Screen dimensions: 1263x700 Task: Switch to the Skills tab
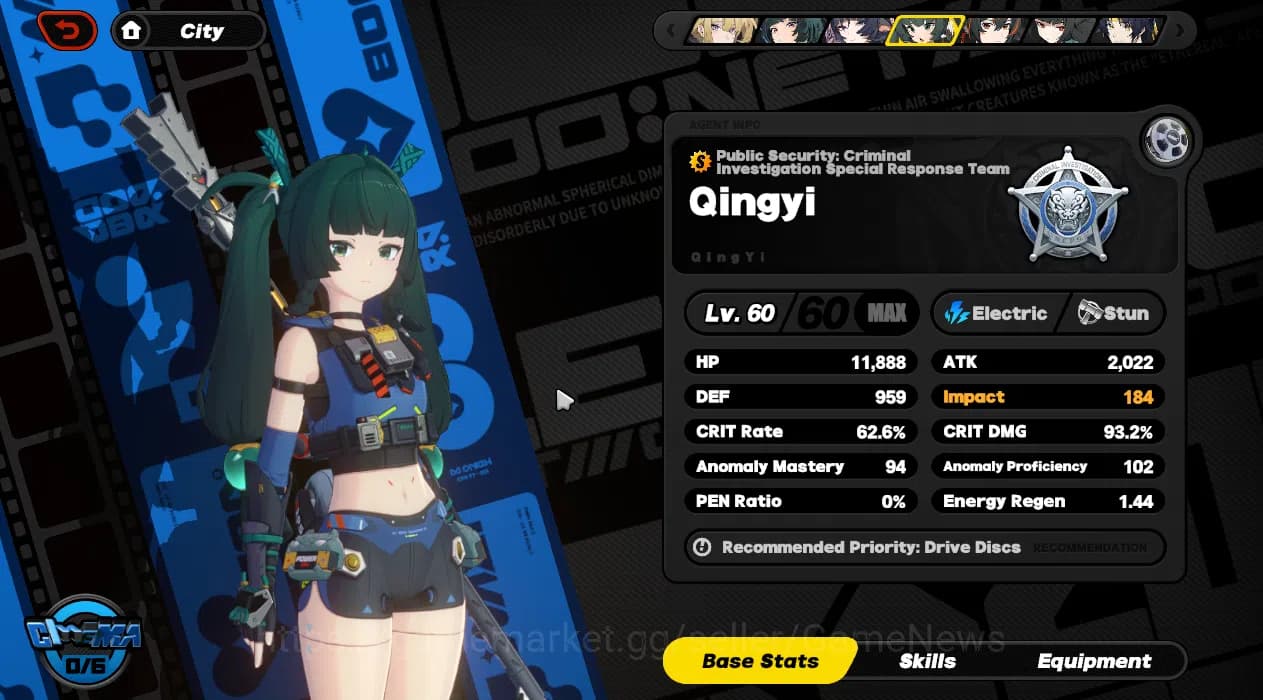927,661
